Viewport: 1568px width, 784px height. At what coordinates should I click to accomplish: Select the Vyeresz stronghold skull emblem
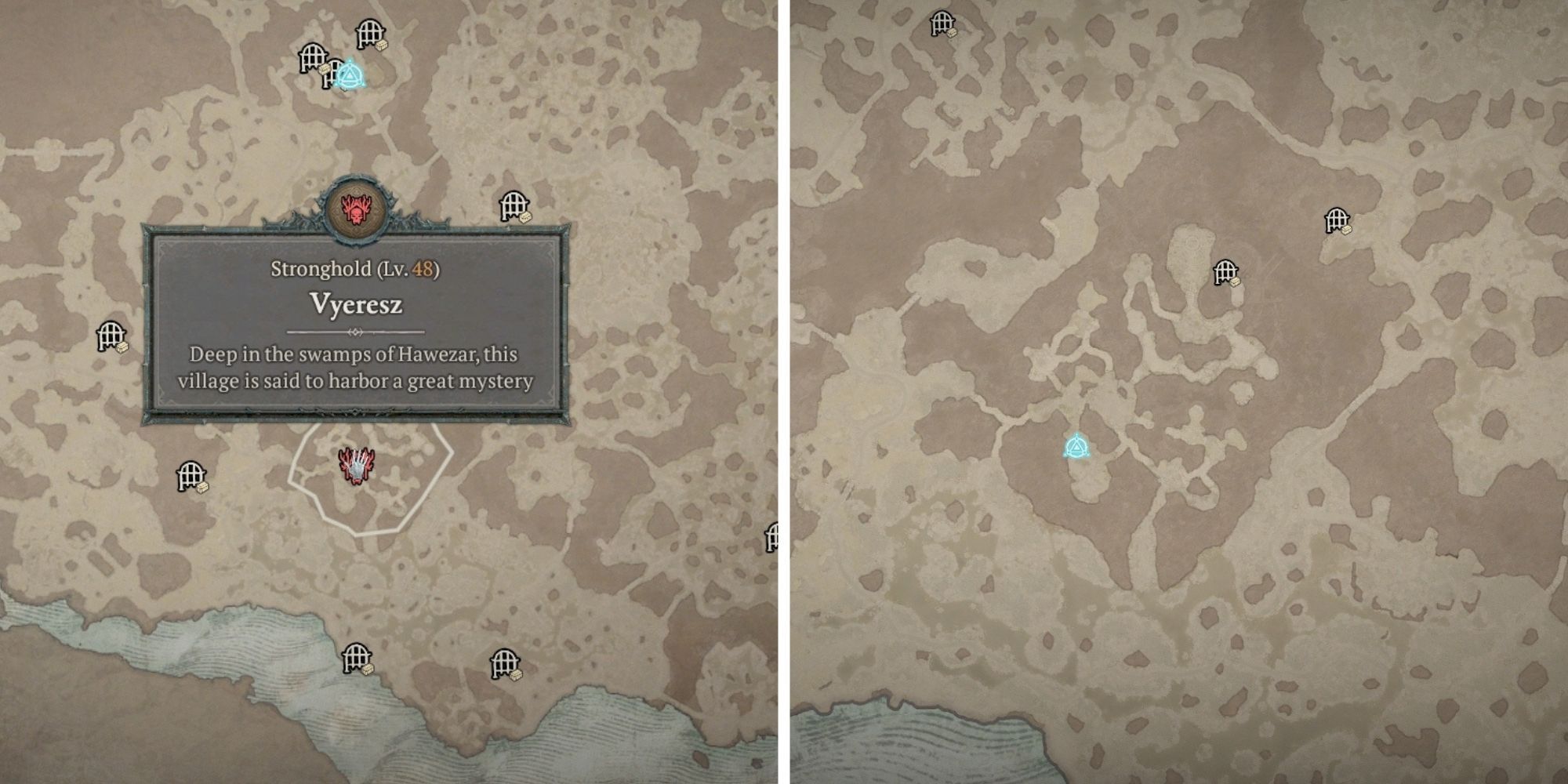(357, 208)
